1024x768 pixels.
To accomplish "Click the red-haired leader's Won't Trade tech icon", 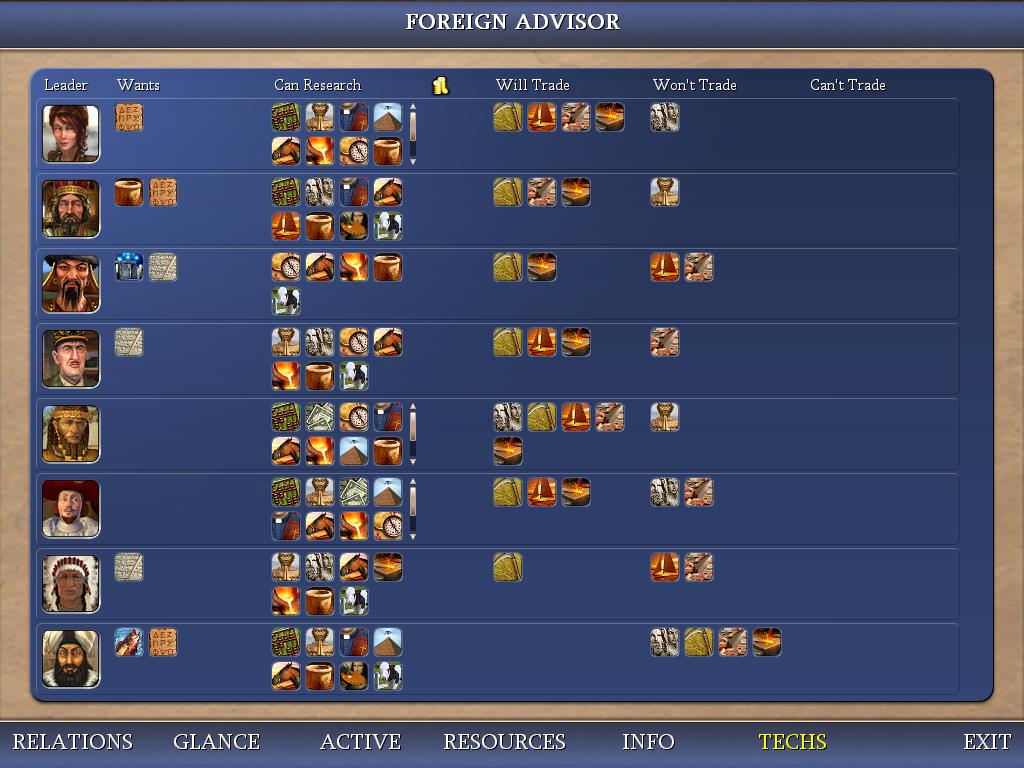I will 665,117.
